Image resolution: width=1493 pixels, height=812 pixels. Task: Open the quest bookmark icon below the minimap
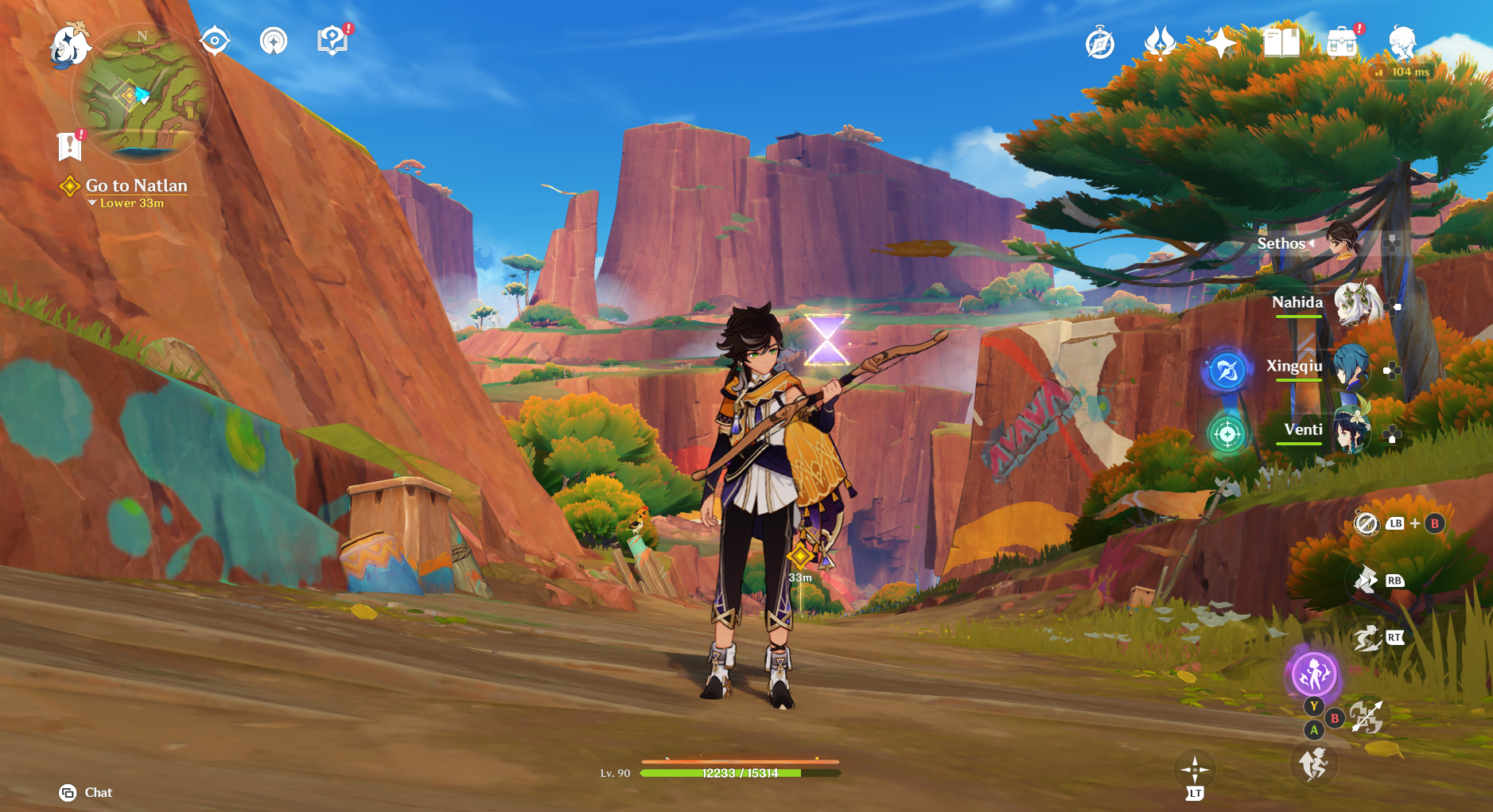pyautogui.click(x=70, y=146)
